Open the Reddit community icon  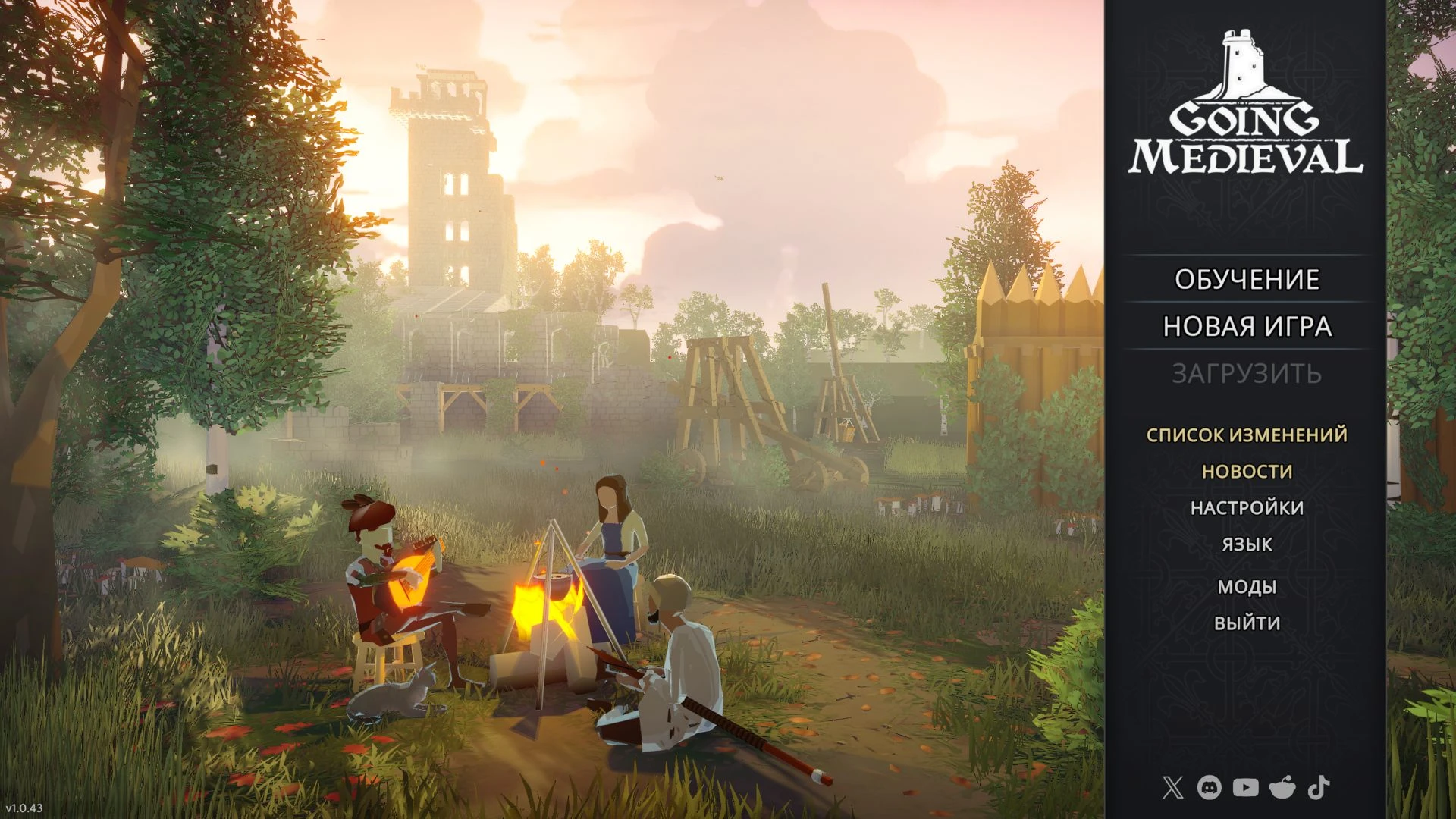tap(1282, 788)
